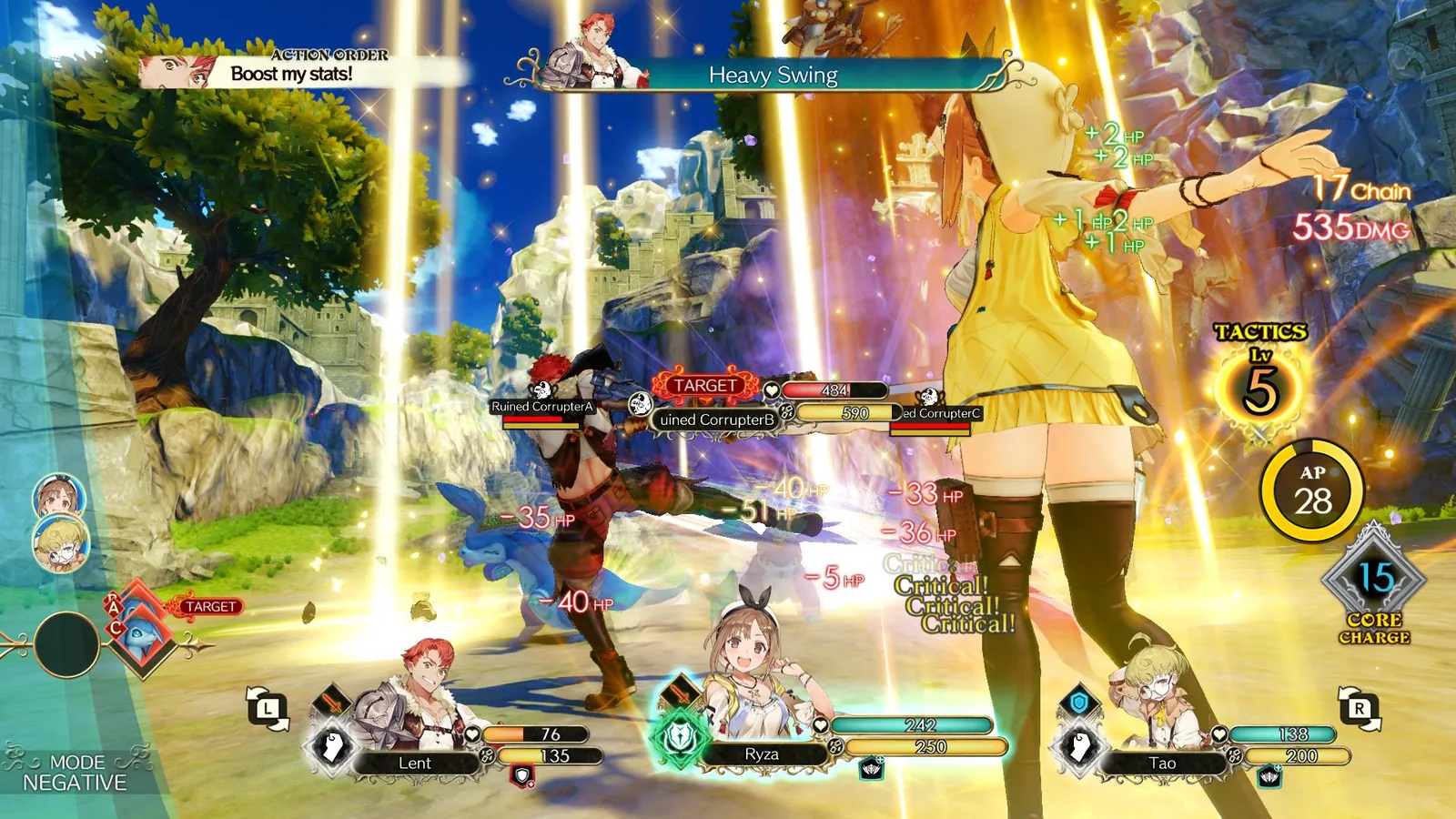
Task: Expand party cycle with the R rotate icon
Action: (x=1360, y=707)
